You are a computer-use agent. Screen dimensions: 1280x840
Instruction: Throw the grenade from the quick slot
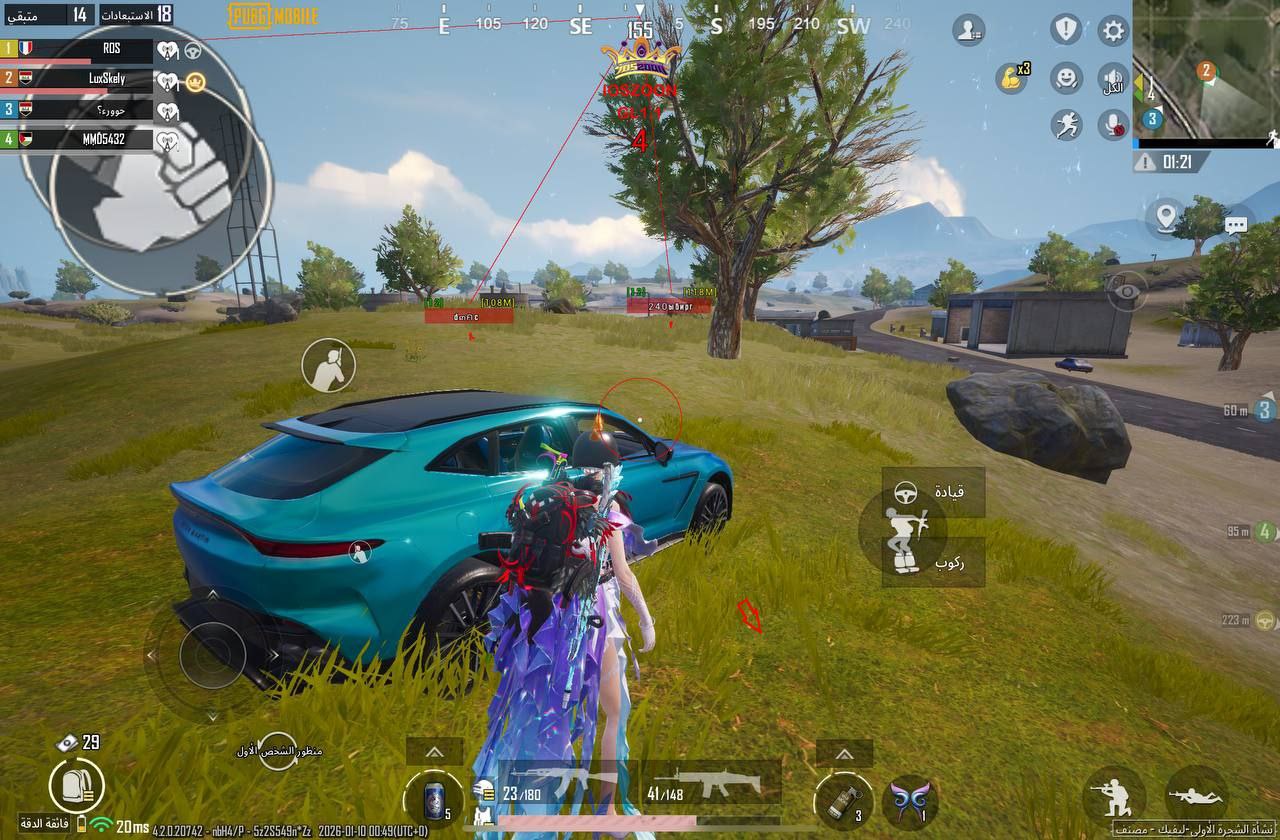[843, 799]
